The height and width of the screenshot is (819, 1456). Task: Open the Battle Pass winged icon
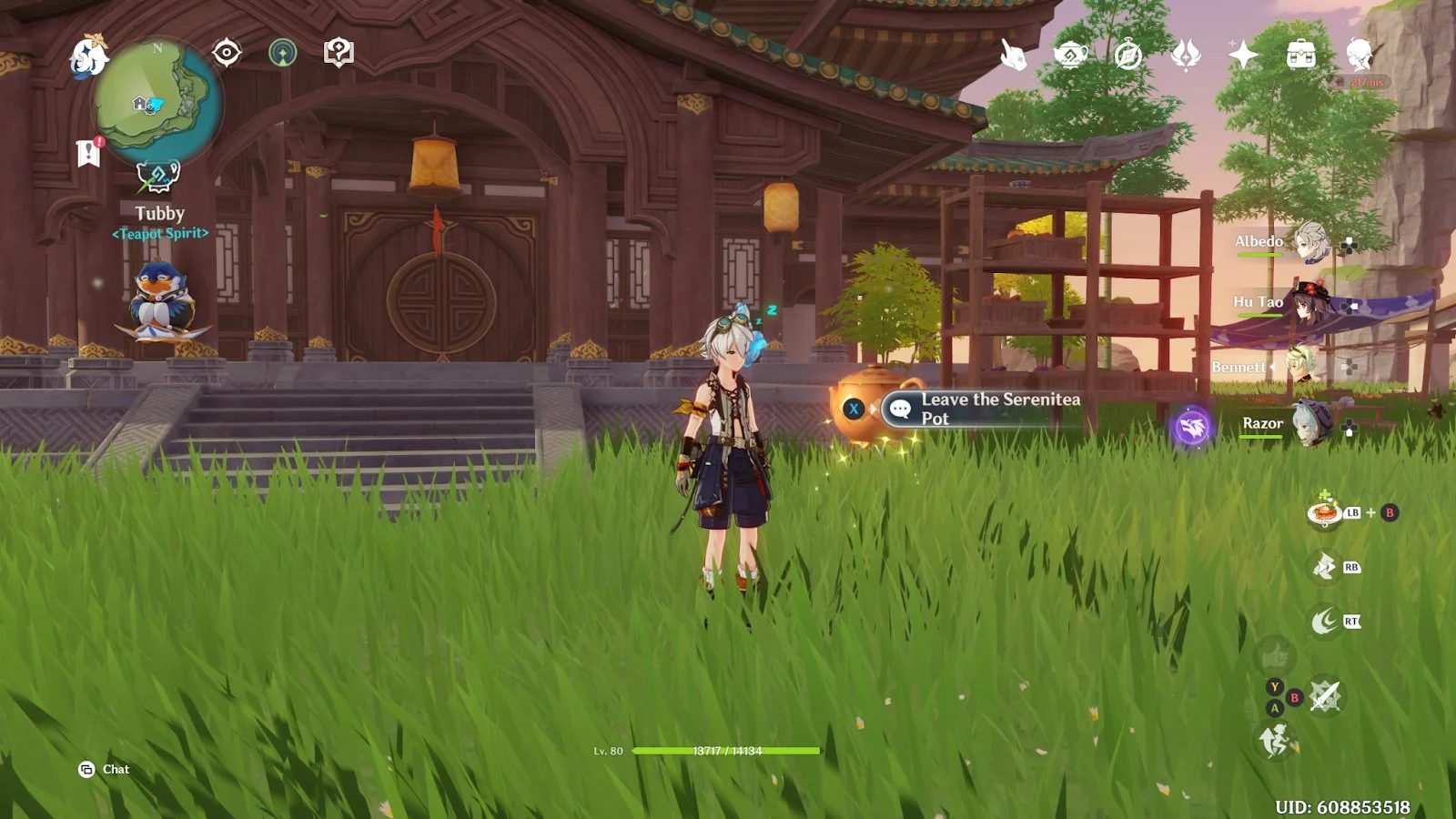point(1186,56)
